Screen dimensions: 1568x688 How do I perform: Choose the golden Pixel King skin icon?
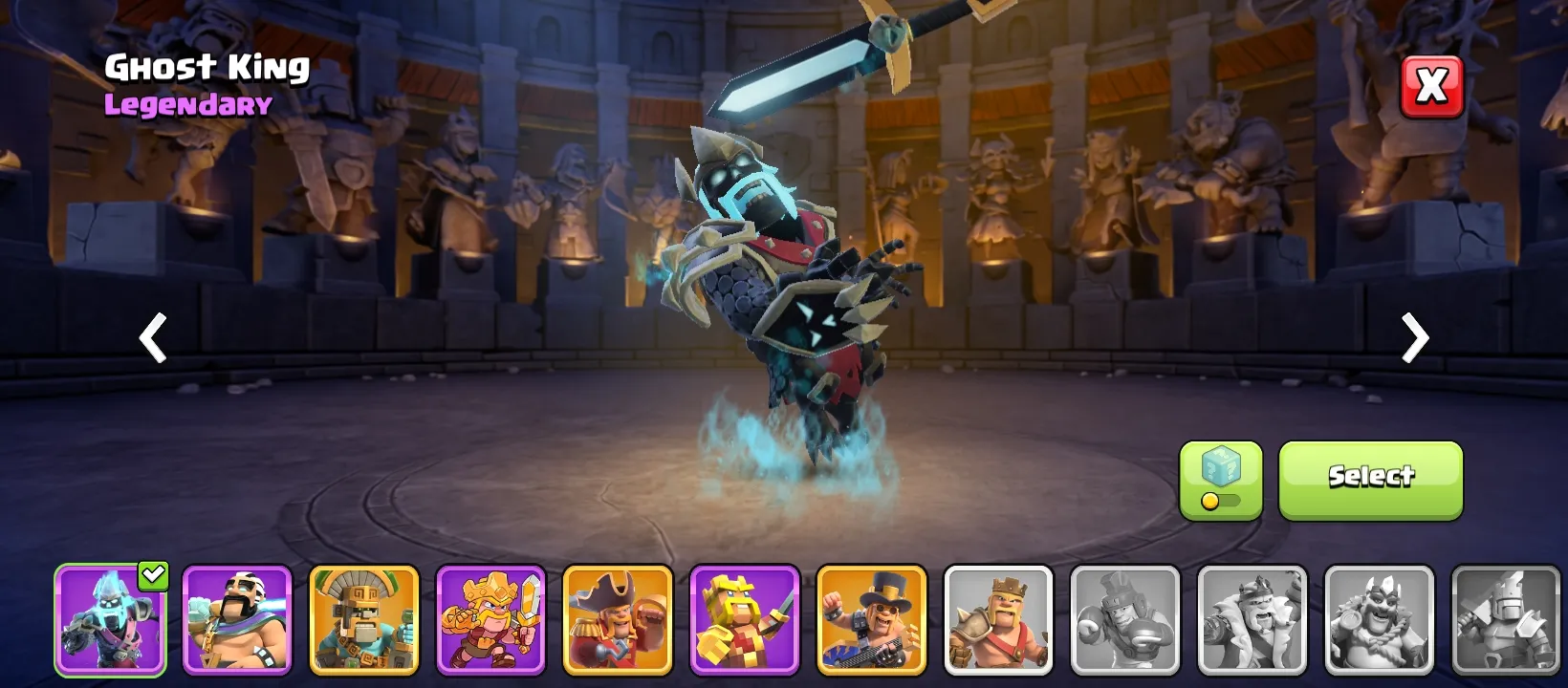(x=745, y=619)
